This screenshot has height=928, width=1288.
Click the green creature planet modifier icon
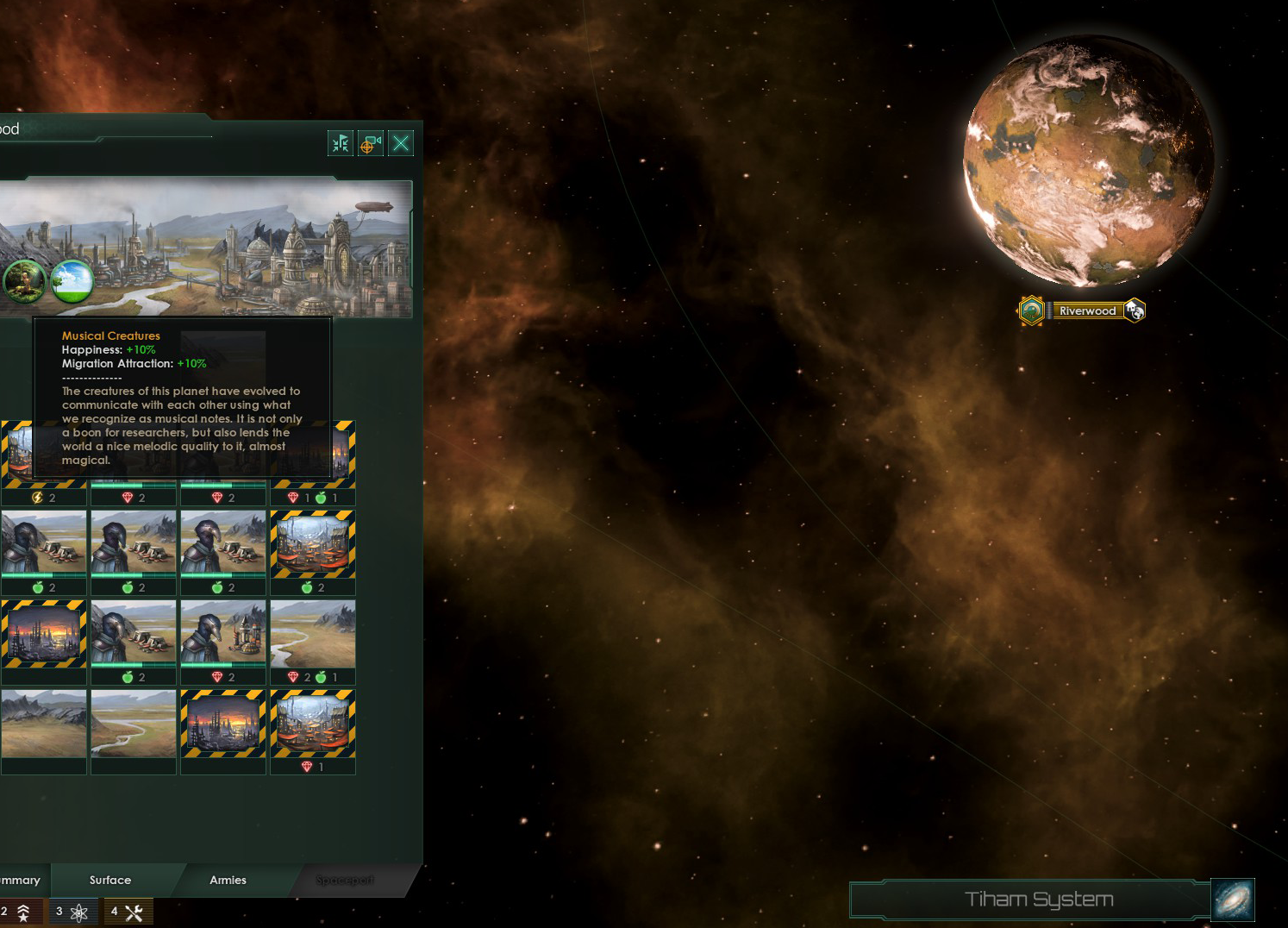24,280
